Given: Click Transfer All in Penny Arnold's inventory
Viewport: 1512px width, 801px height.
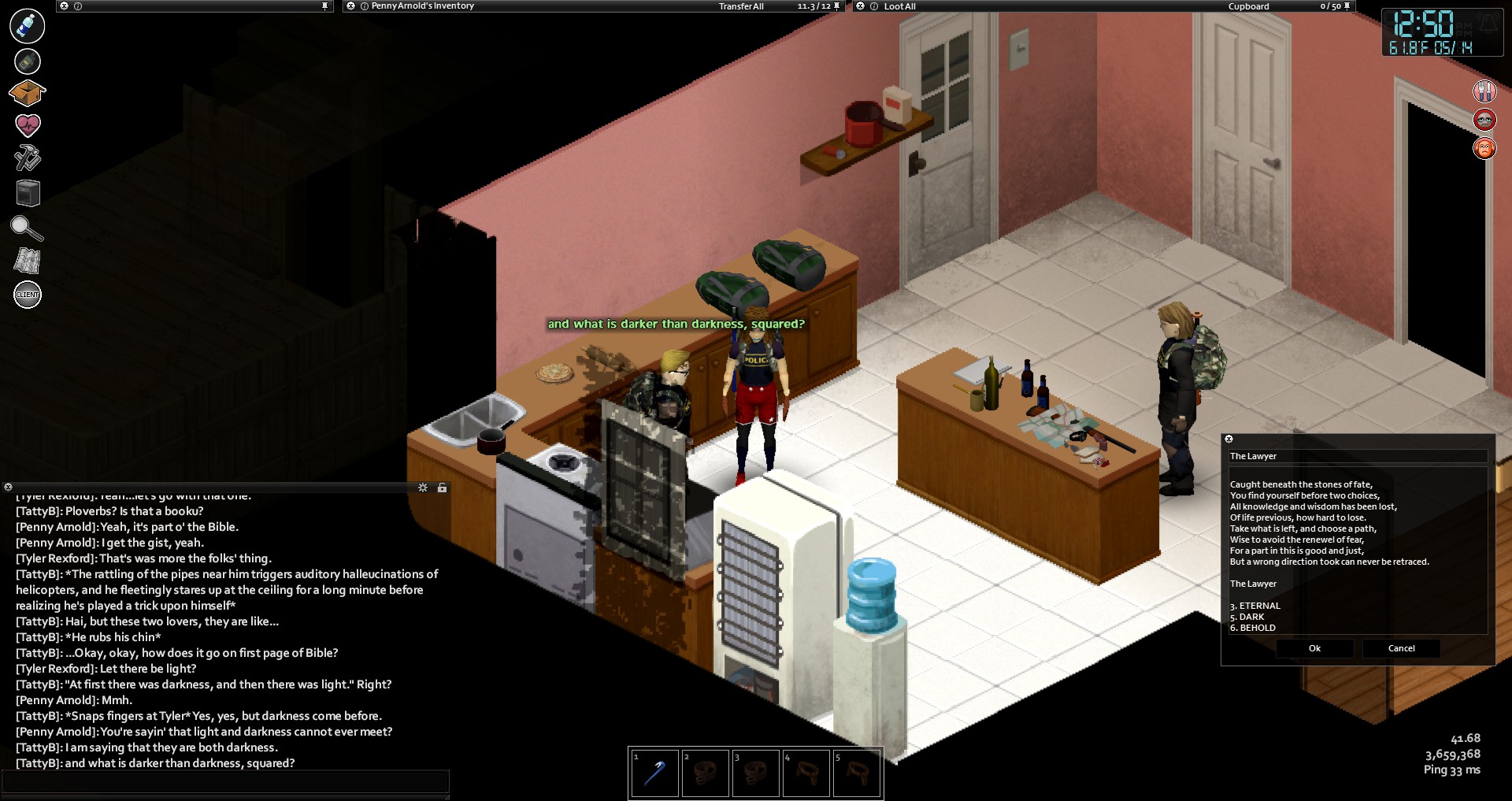Looking at the screenshot, I should point(740,6).
